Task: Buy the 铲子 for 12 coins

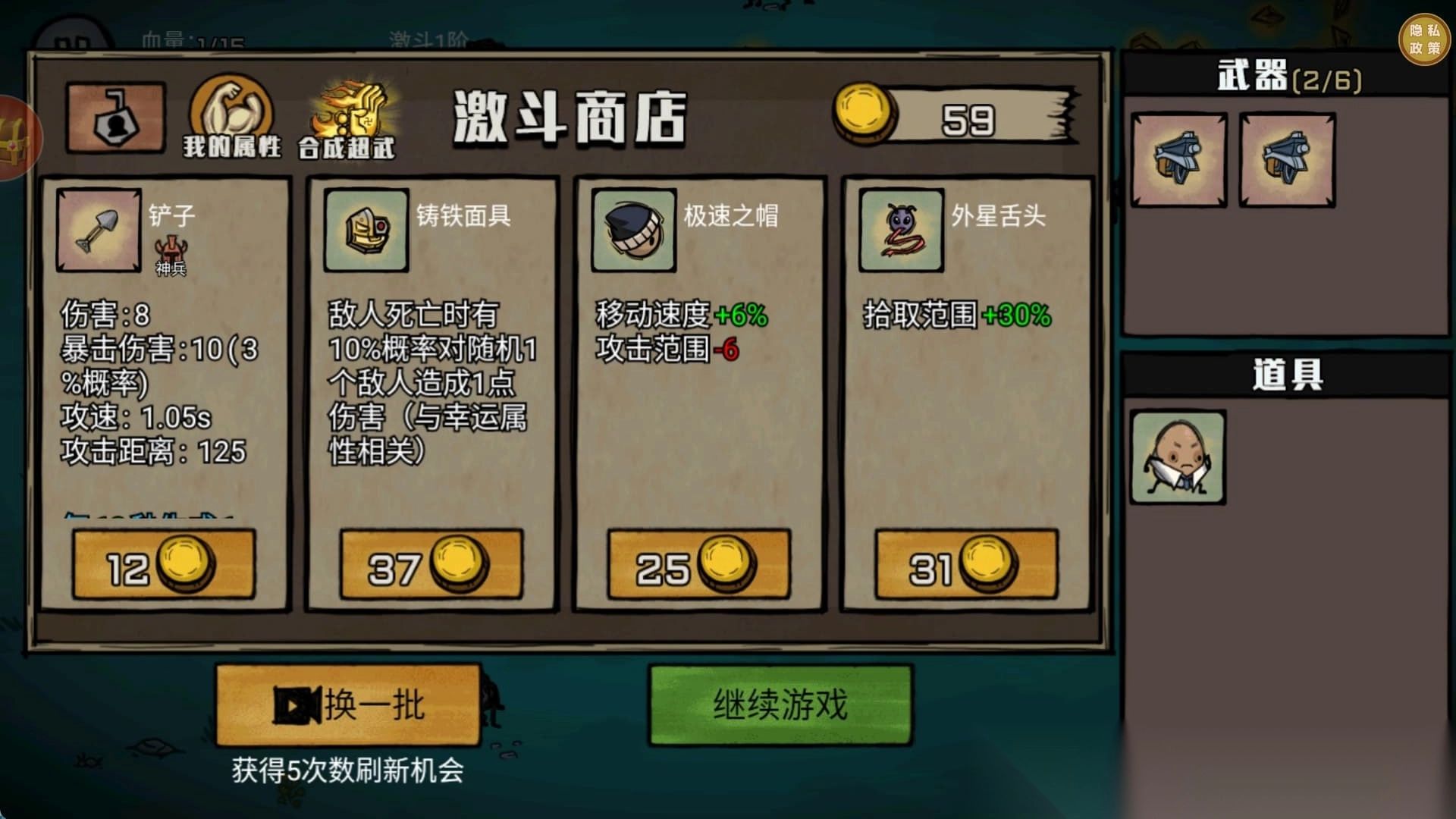Action: click(164, 563)
